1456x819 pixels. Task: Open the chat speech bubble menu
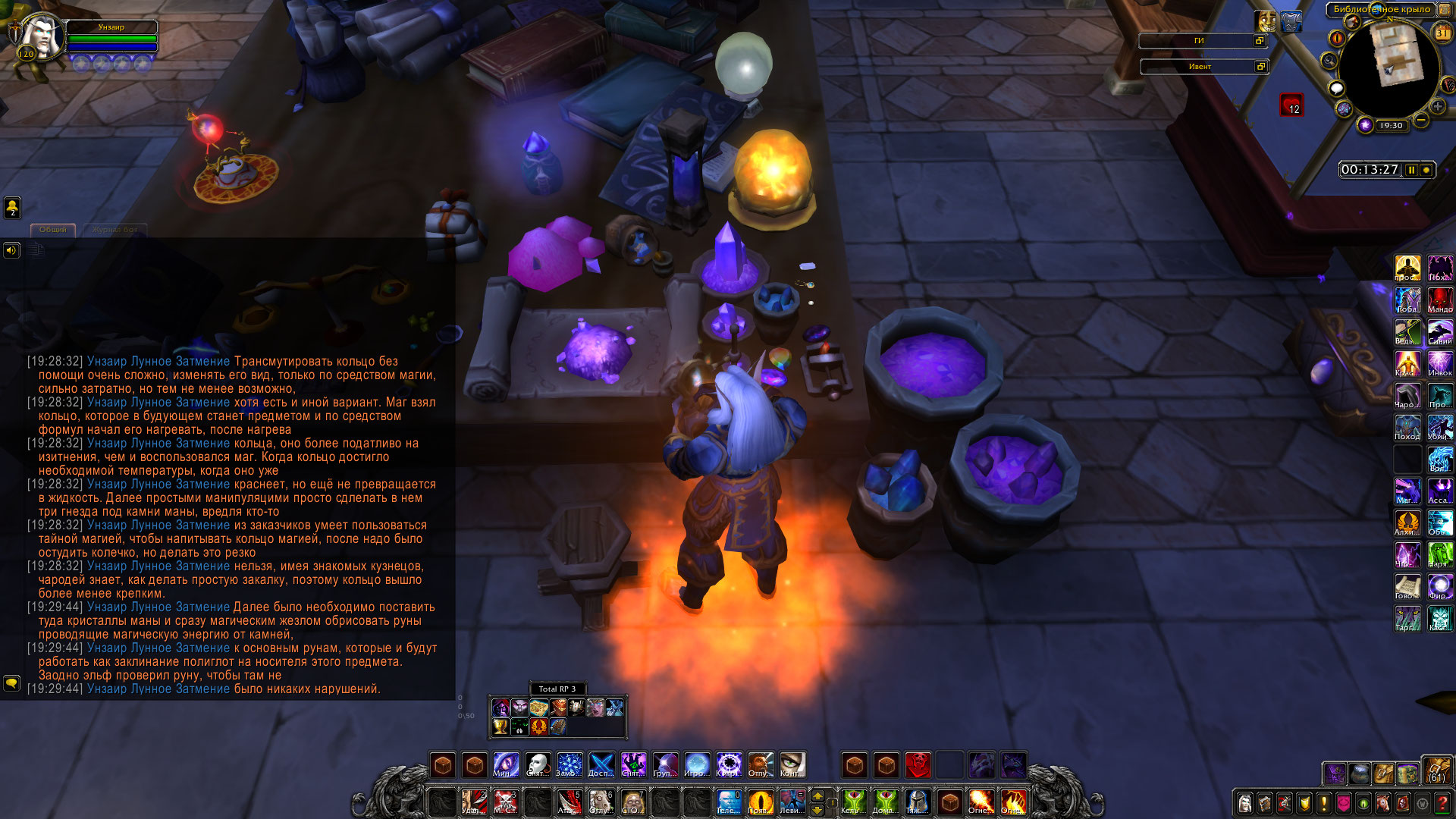[11, 683]
